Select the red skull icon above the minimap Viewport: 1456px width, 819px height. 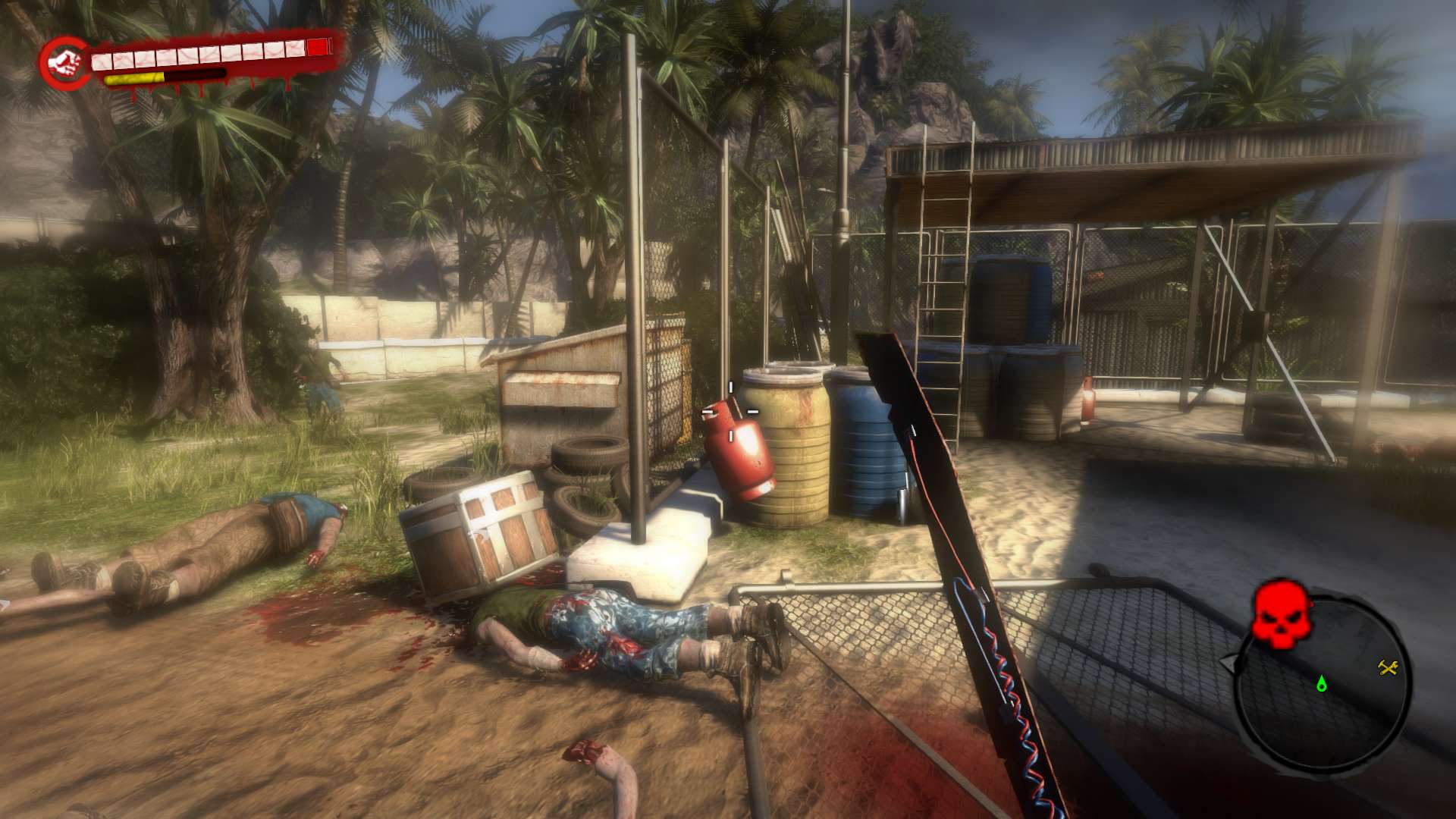[1281, 613]
